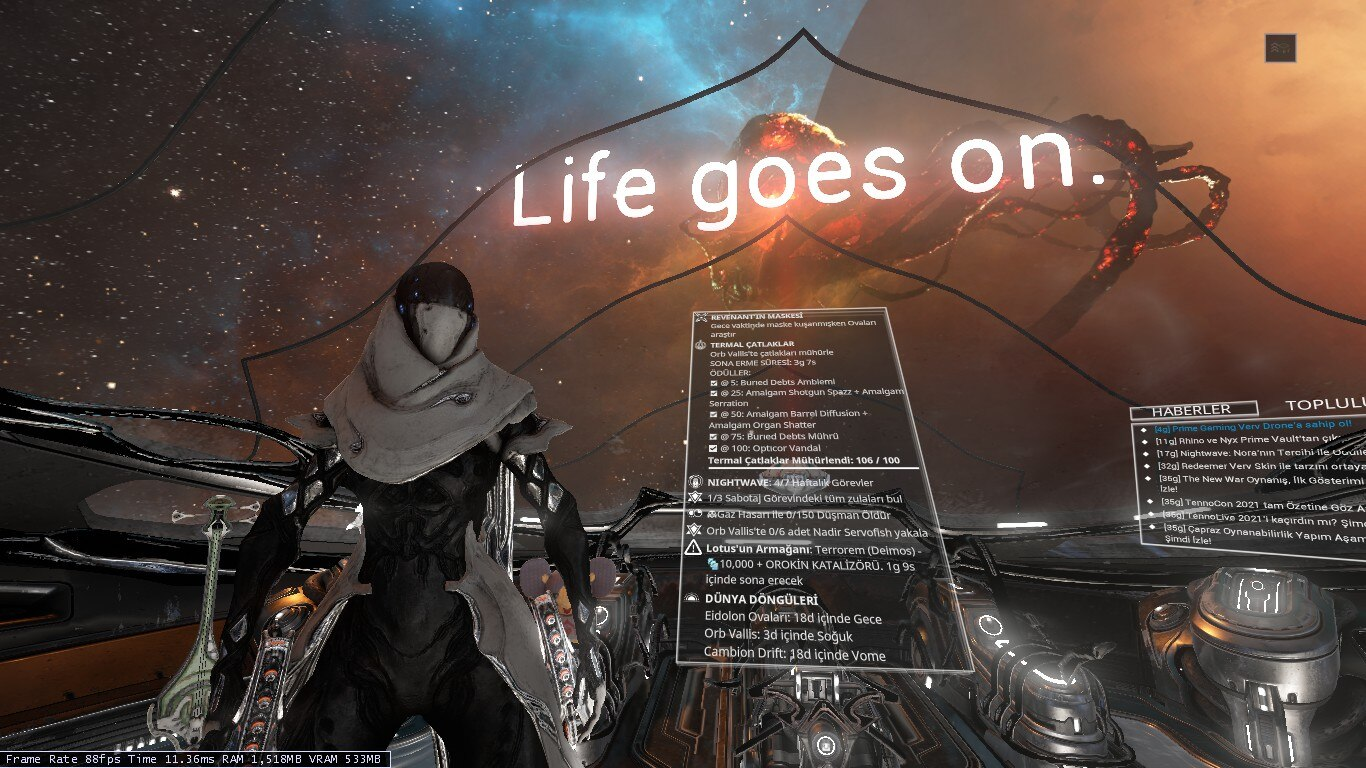
Task: Click the platinum icon beside 10,000
Action: point(713,565)
